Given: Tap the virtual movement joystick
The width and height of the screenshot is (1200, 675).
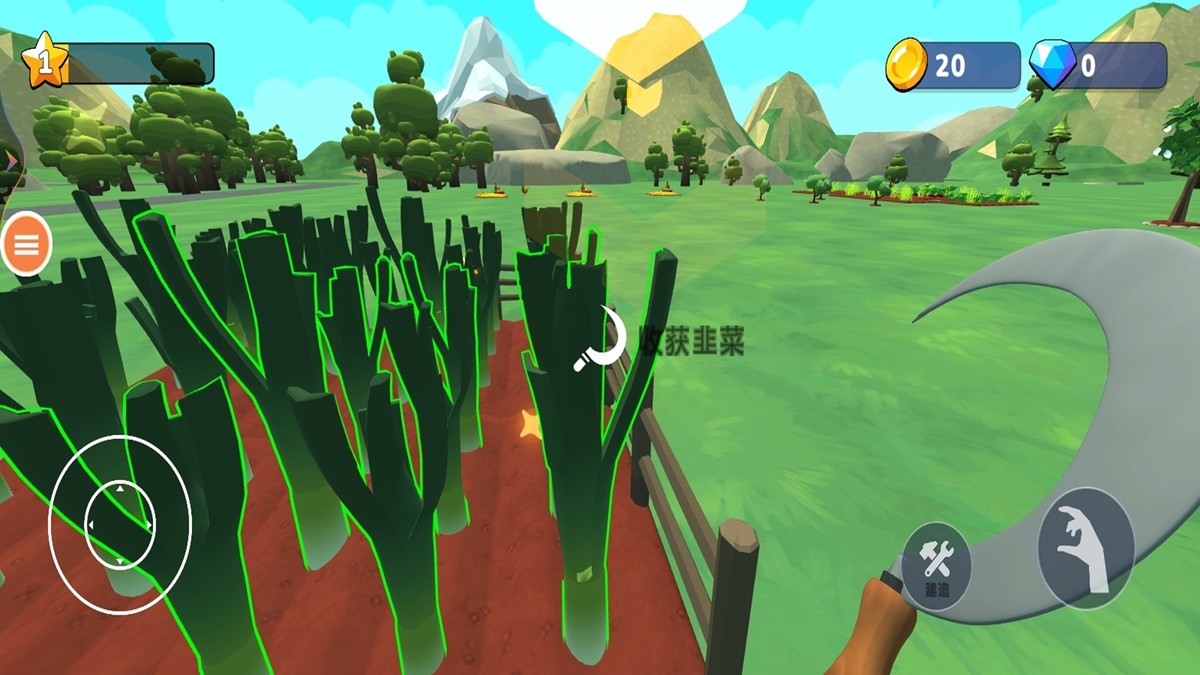Looking at the screenshot, I should pyautogui.click(x=120, y=525).
